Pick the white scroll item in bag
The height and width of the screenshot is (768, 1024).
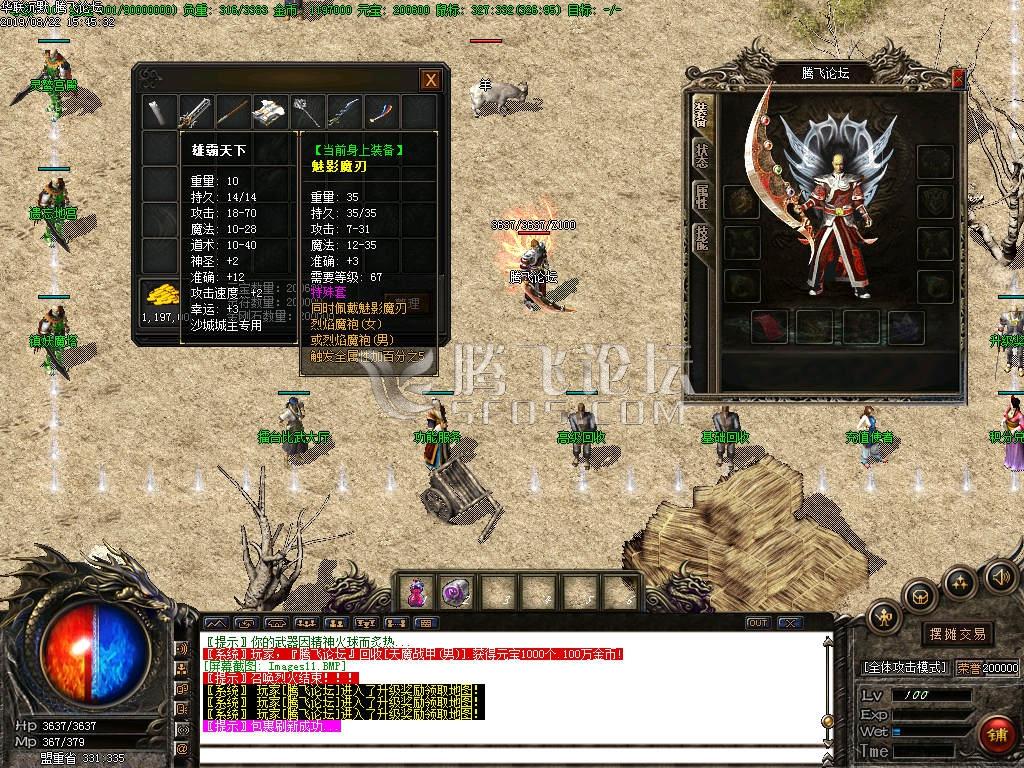[x=270, y=112]
